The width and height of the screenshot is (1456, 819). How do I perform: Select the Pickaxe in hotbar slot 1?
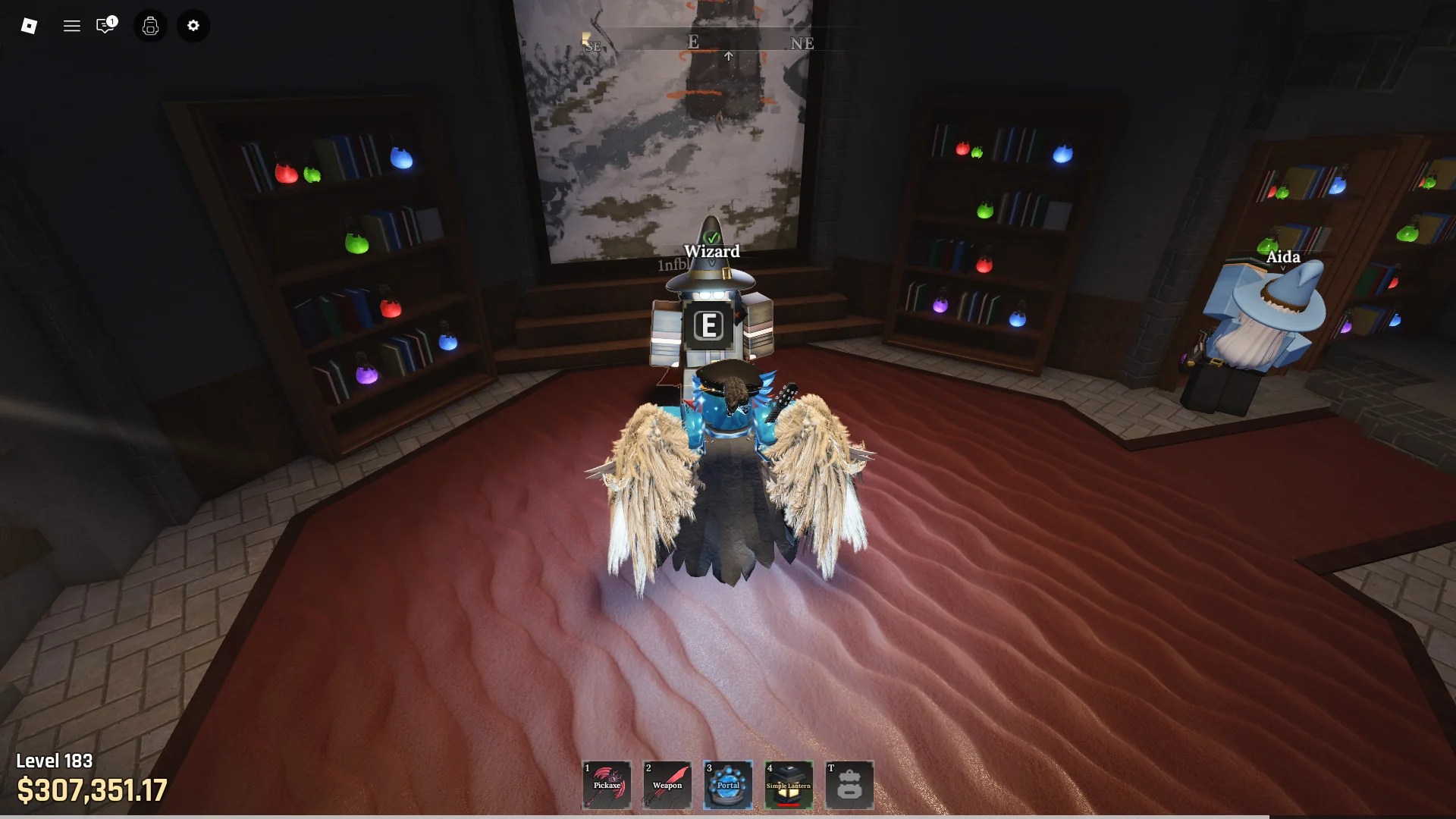[x=607, y=785]
